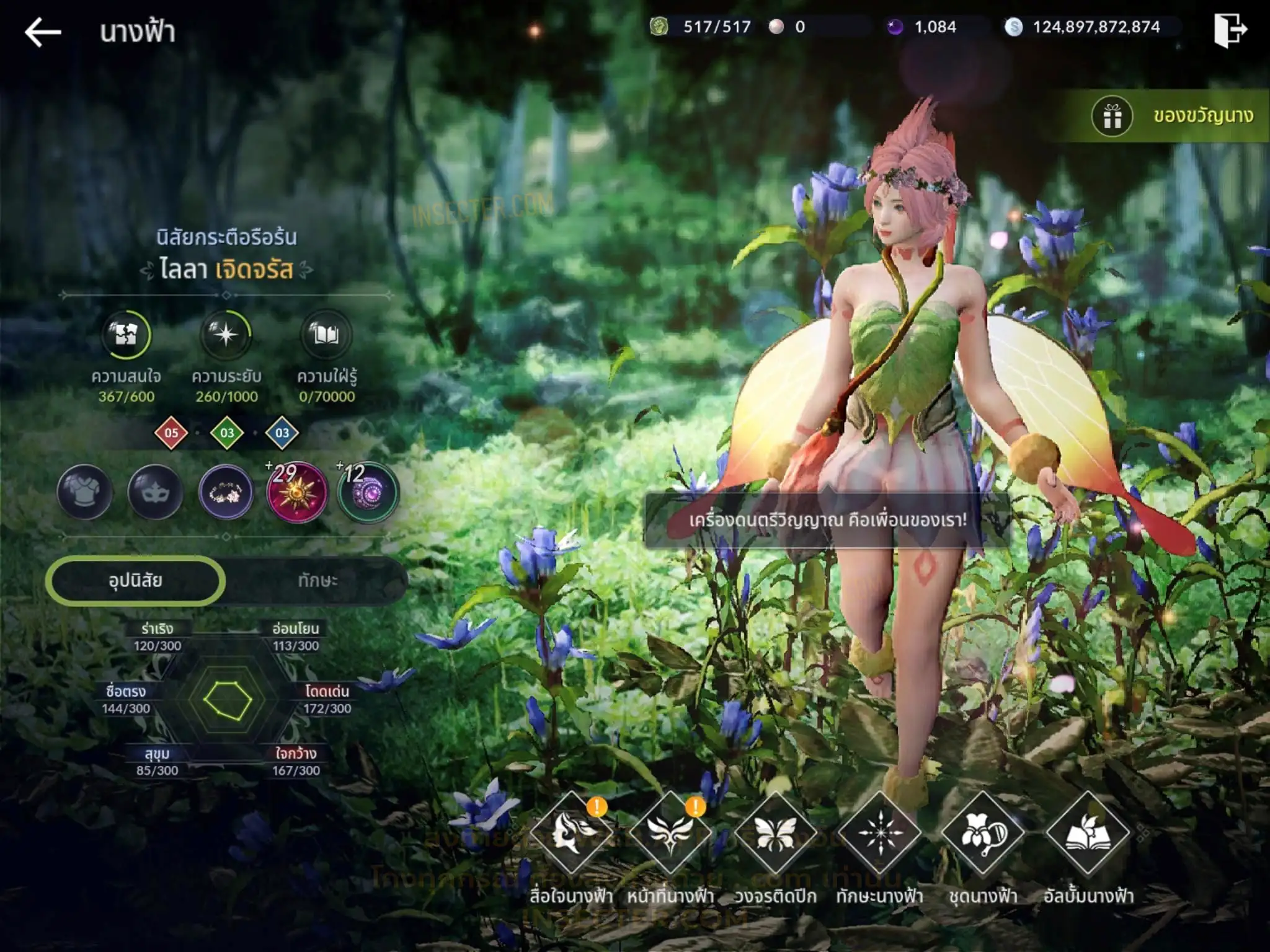Open ทักษะนางฟ้า skills menu

click(x=879, y=834)
